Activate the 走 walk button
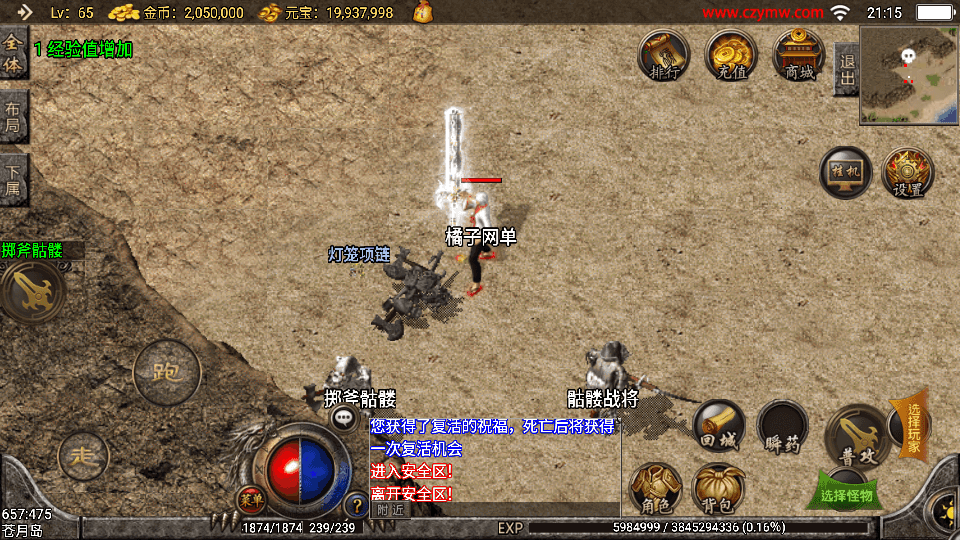960x540 pixels. [84, 456]
